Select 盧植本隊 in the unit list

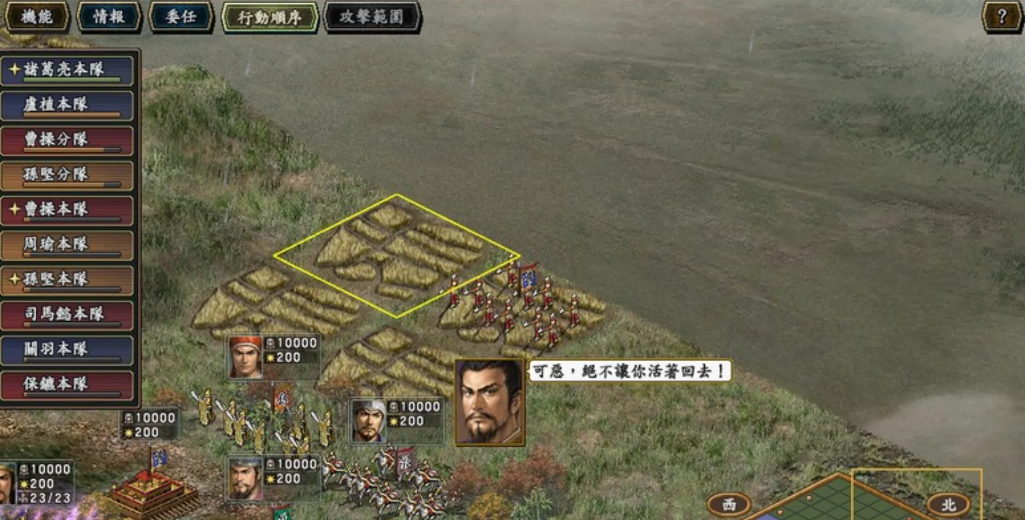68,106
